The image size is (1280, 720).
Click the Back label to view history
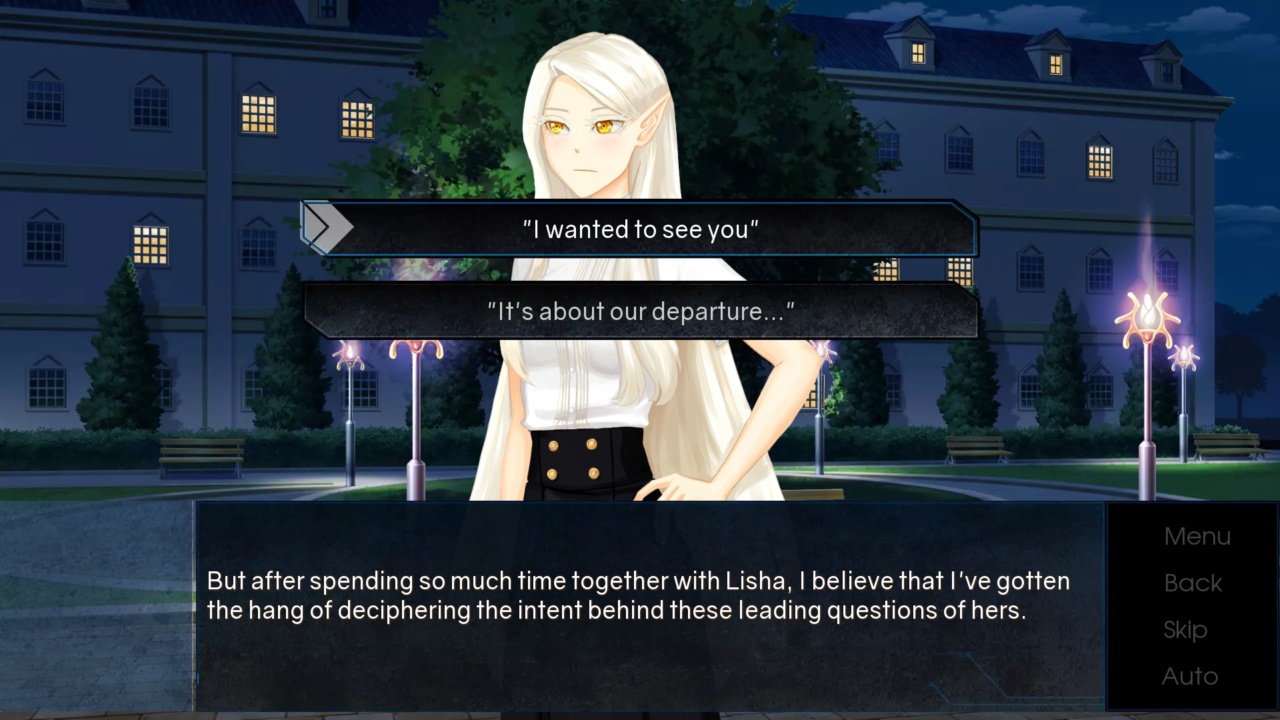coord(1193,583)
